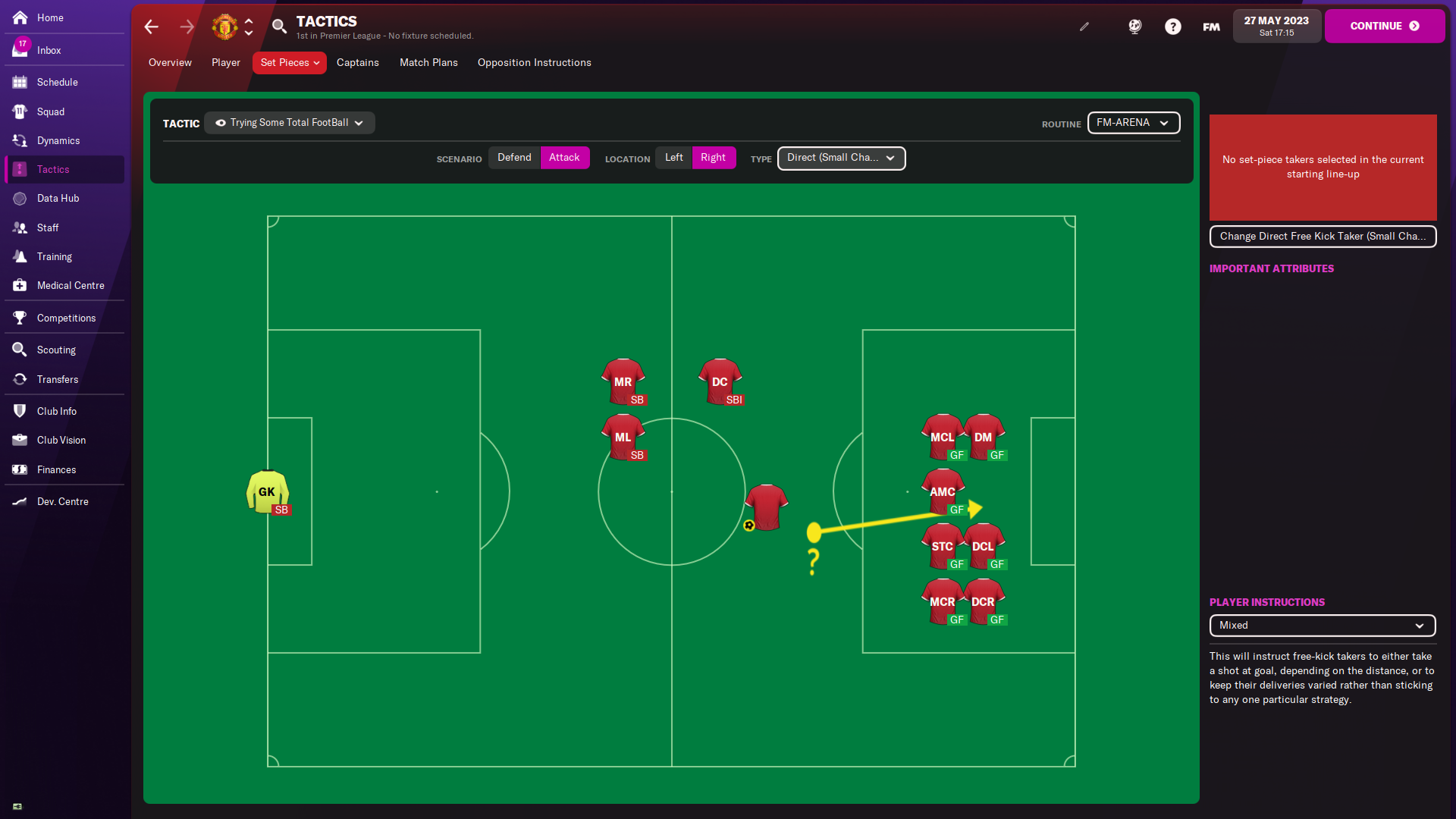1456x819 pixels.
Task: Open the free kick Type dropdown
Action: point(841,158)
